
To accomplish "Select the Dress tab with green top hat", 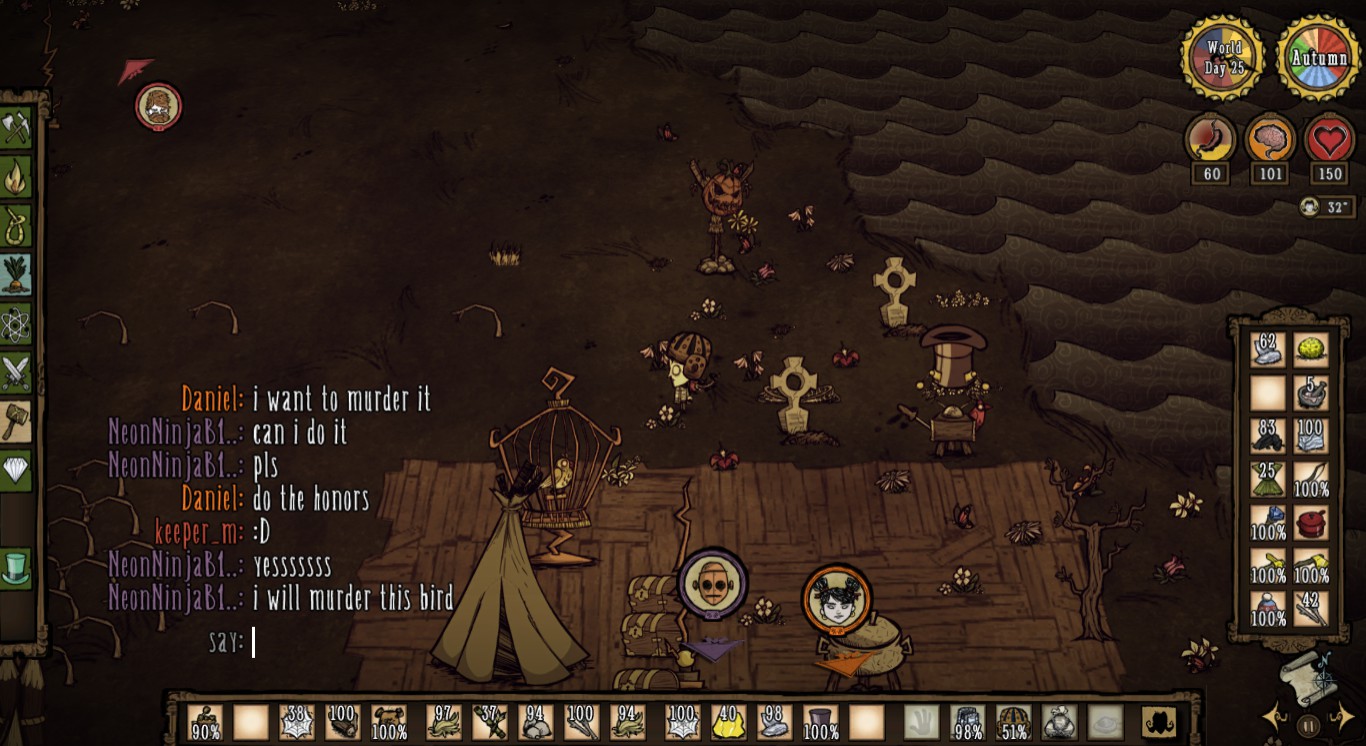I will point(16,567).
